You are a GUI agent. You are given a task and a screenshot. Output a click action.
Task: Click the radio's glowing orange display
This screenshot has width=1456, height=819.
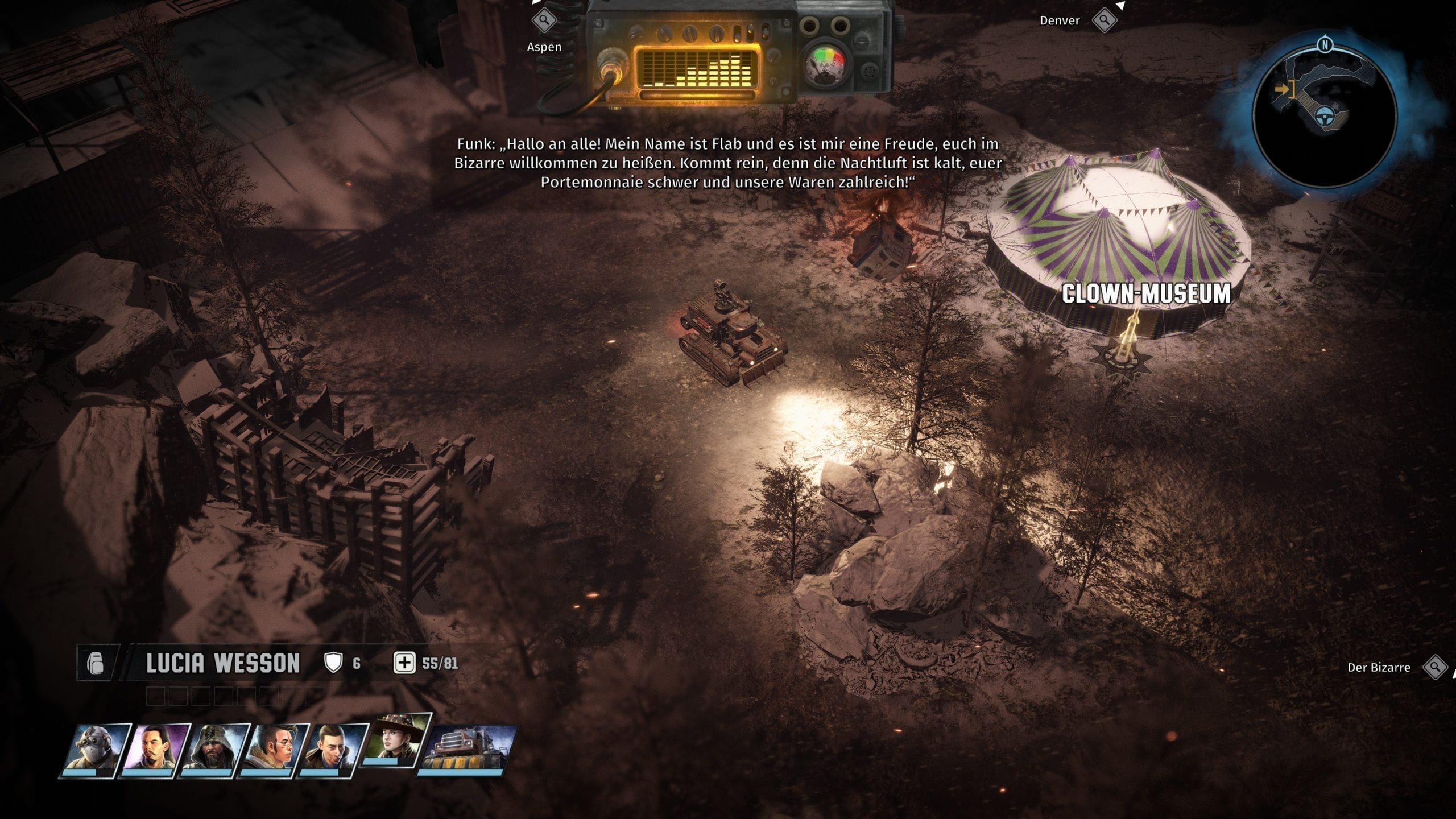pos(697,68)
